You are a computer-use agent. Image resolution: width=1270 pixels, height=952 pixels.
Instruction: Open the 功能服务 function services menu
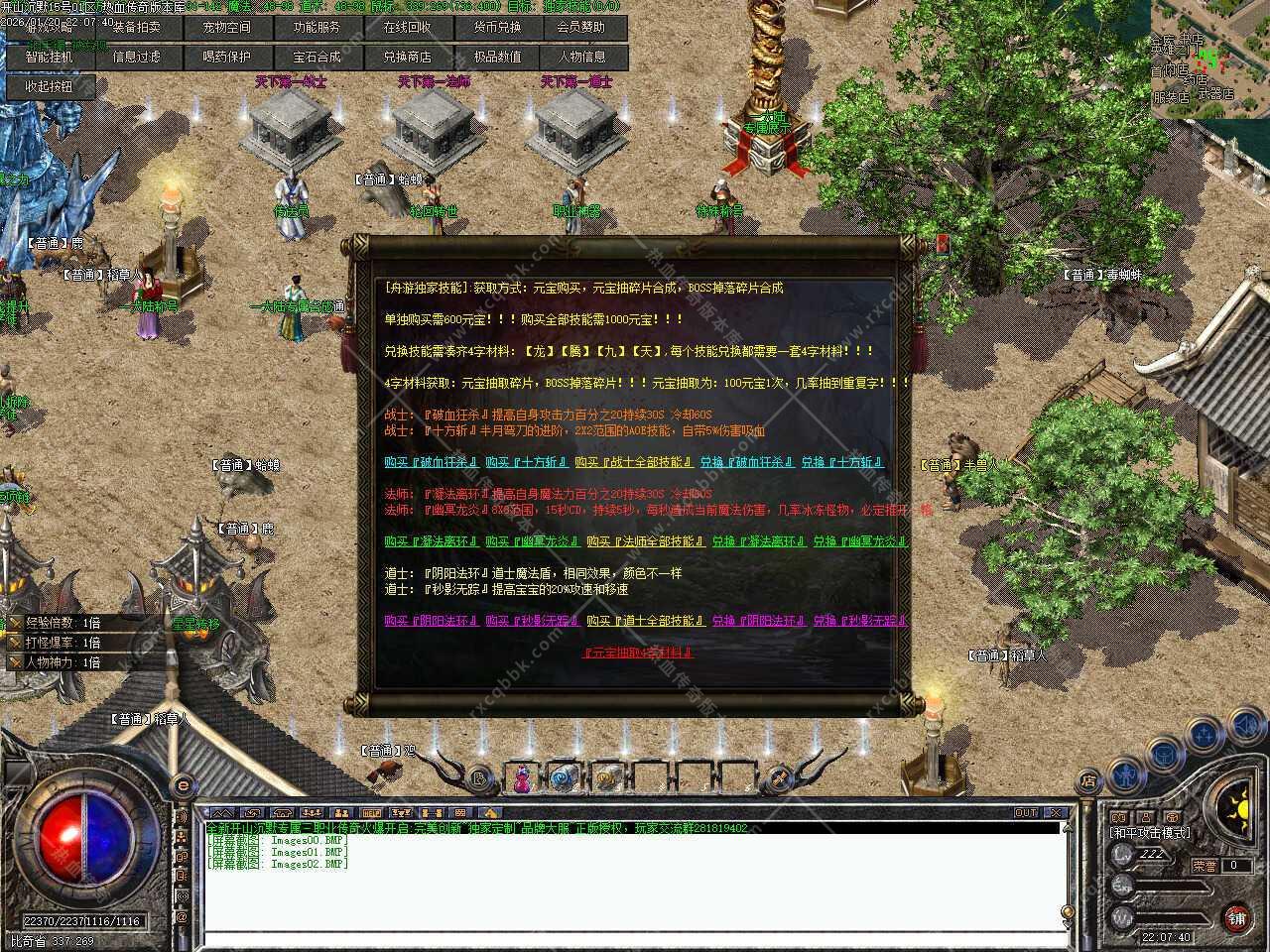coord(317,28)
